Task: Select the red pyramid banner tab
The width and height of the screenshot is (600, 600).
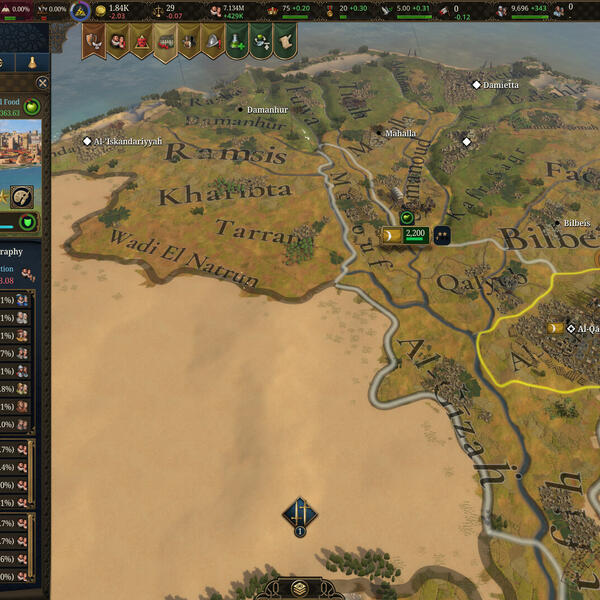Action: 141,41
